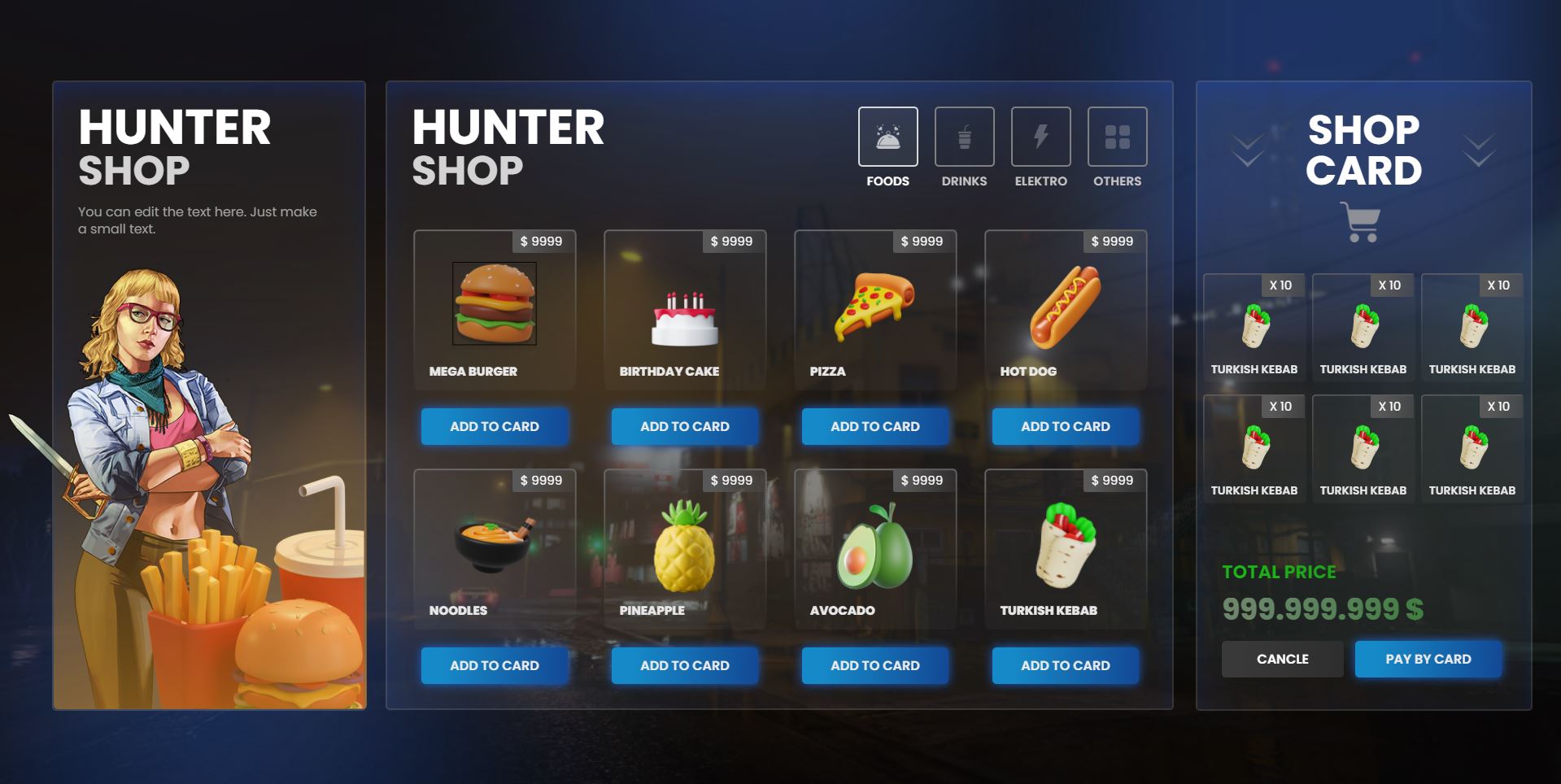This screenshot has height=784, width=1561.
Task: Add the Avocado to card
Action: pyautogui.click(x=875, y=665)
